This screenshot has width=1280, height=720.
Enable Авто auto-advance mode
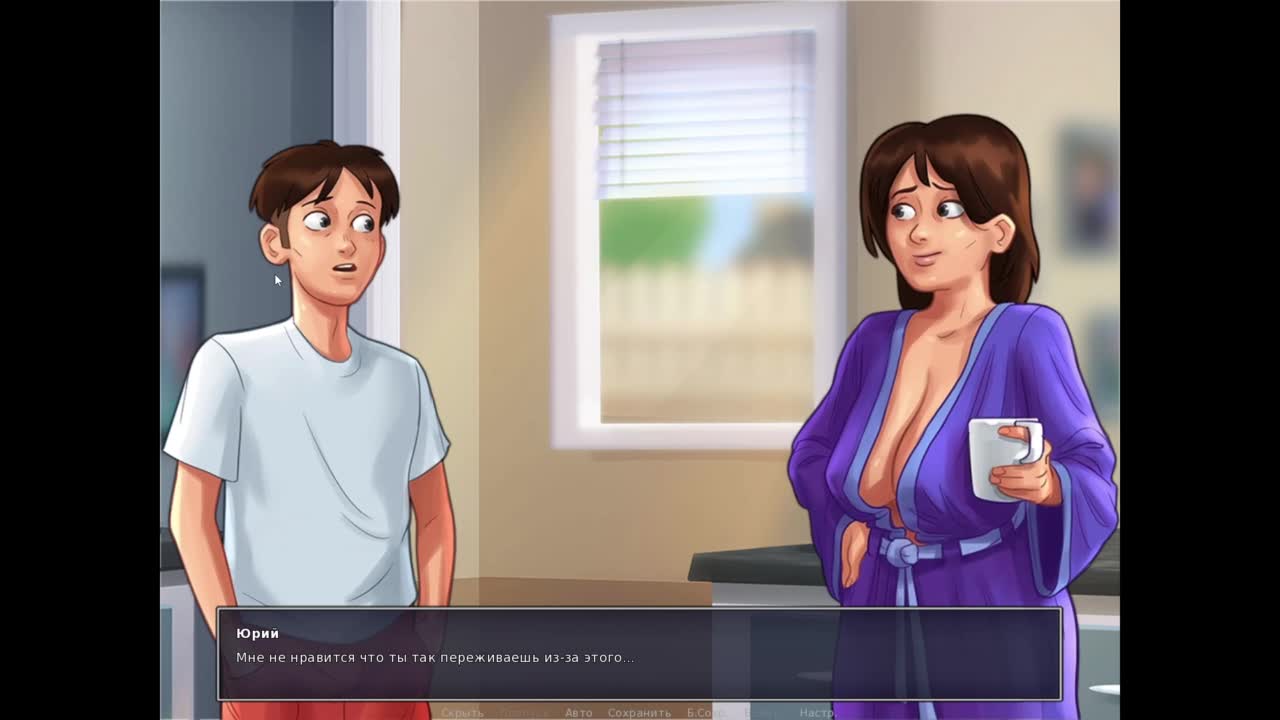[578, 712]
